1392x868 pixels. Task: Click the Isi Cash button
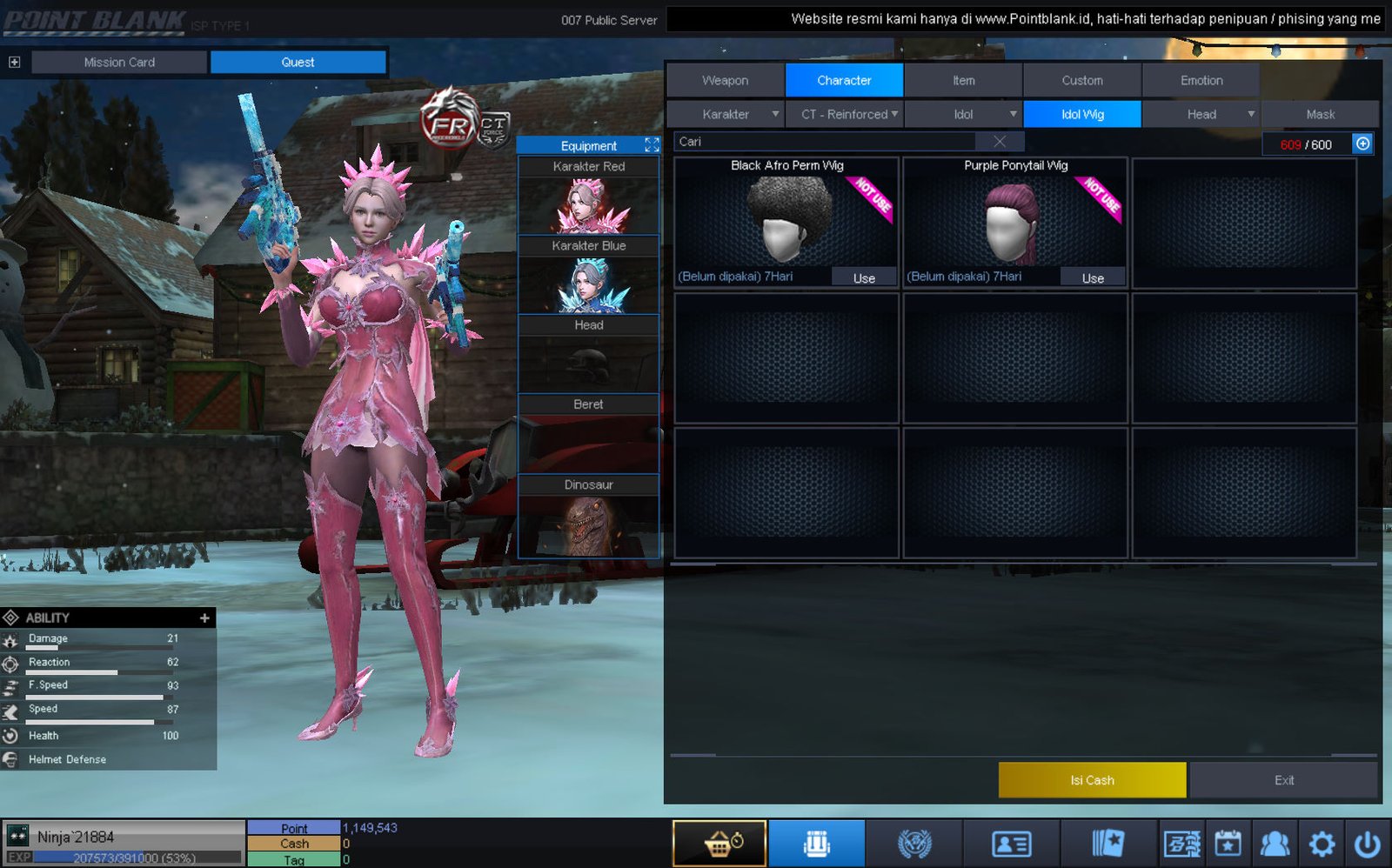[1092, 780]
